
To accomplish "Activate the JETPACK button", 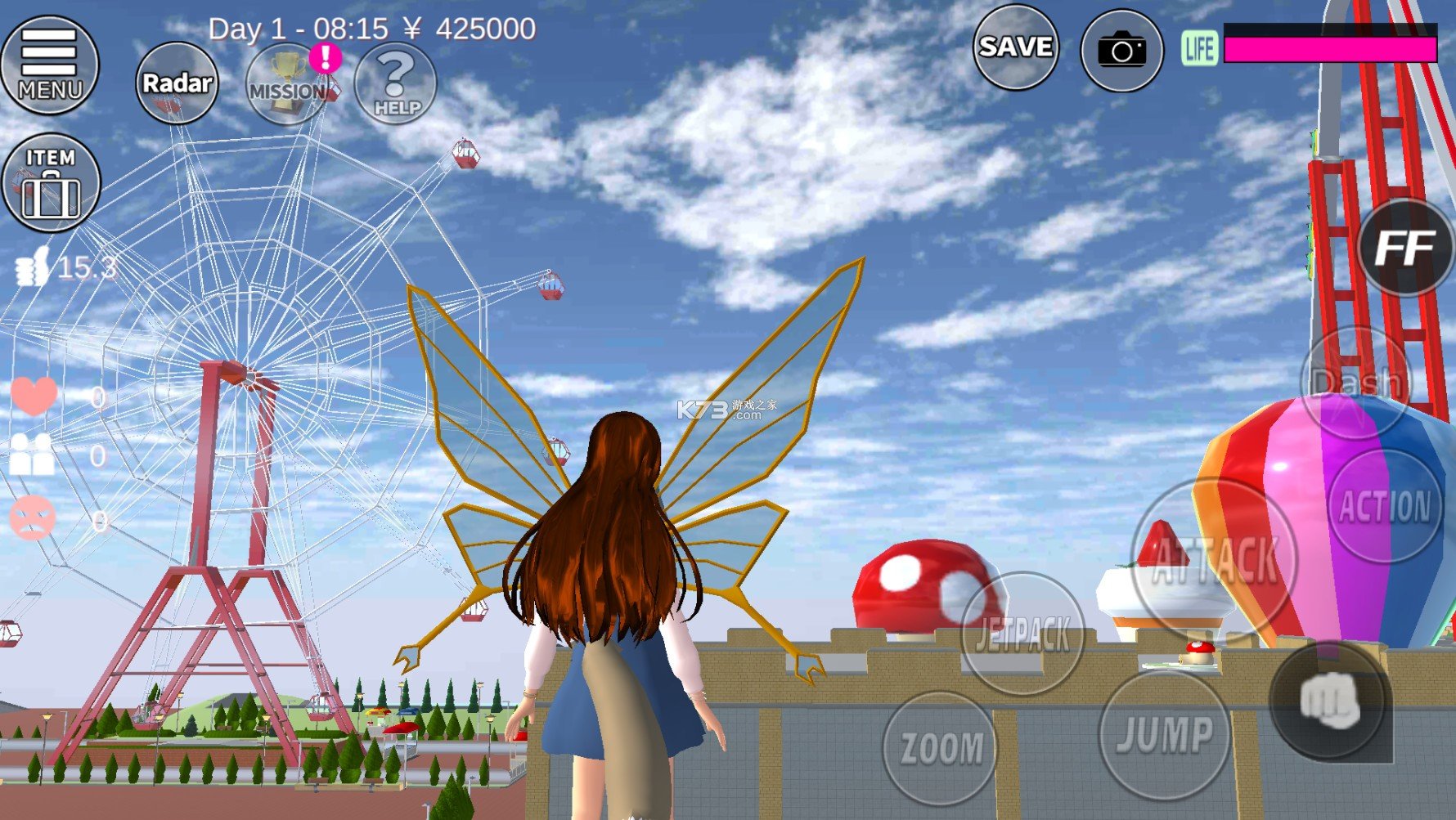I will tap(1019, 634).
